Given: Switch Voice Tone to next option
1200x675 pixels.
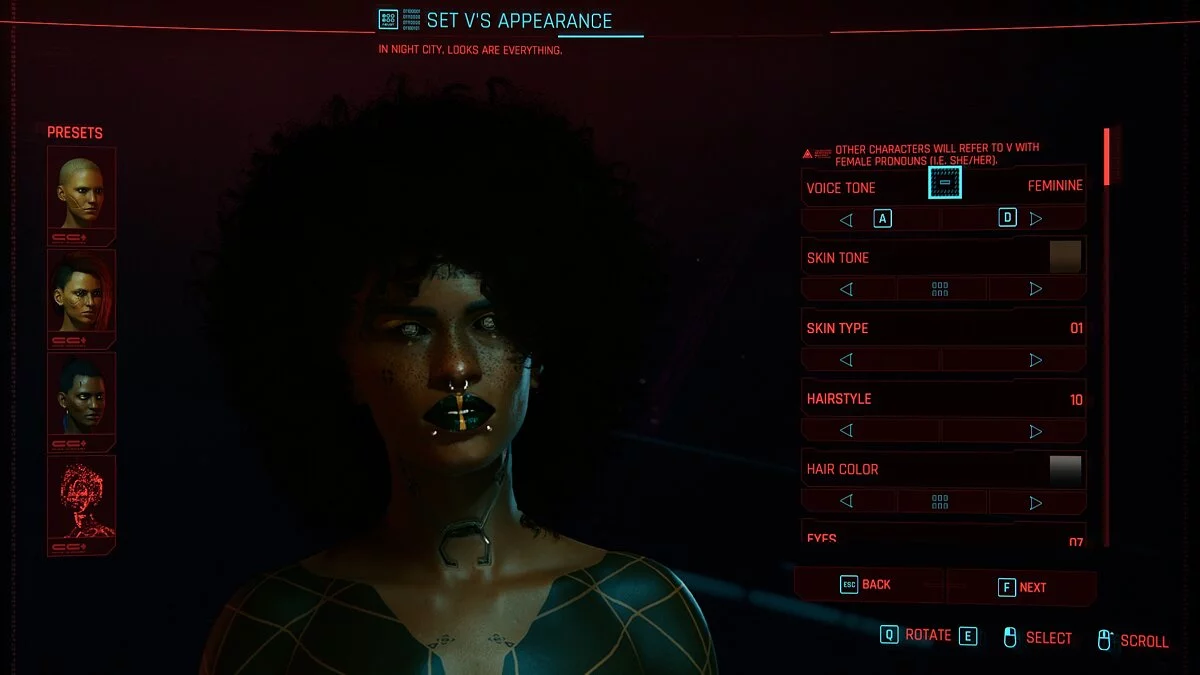Looking at the screenshot, I should pos(1036,219).
